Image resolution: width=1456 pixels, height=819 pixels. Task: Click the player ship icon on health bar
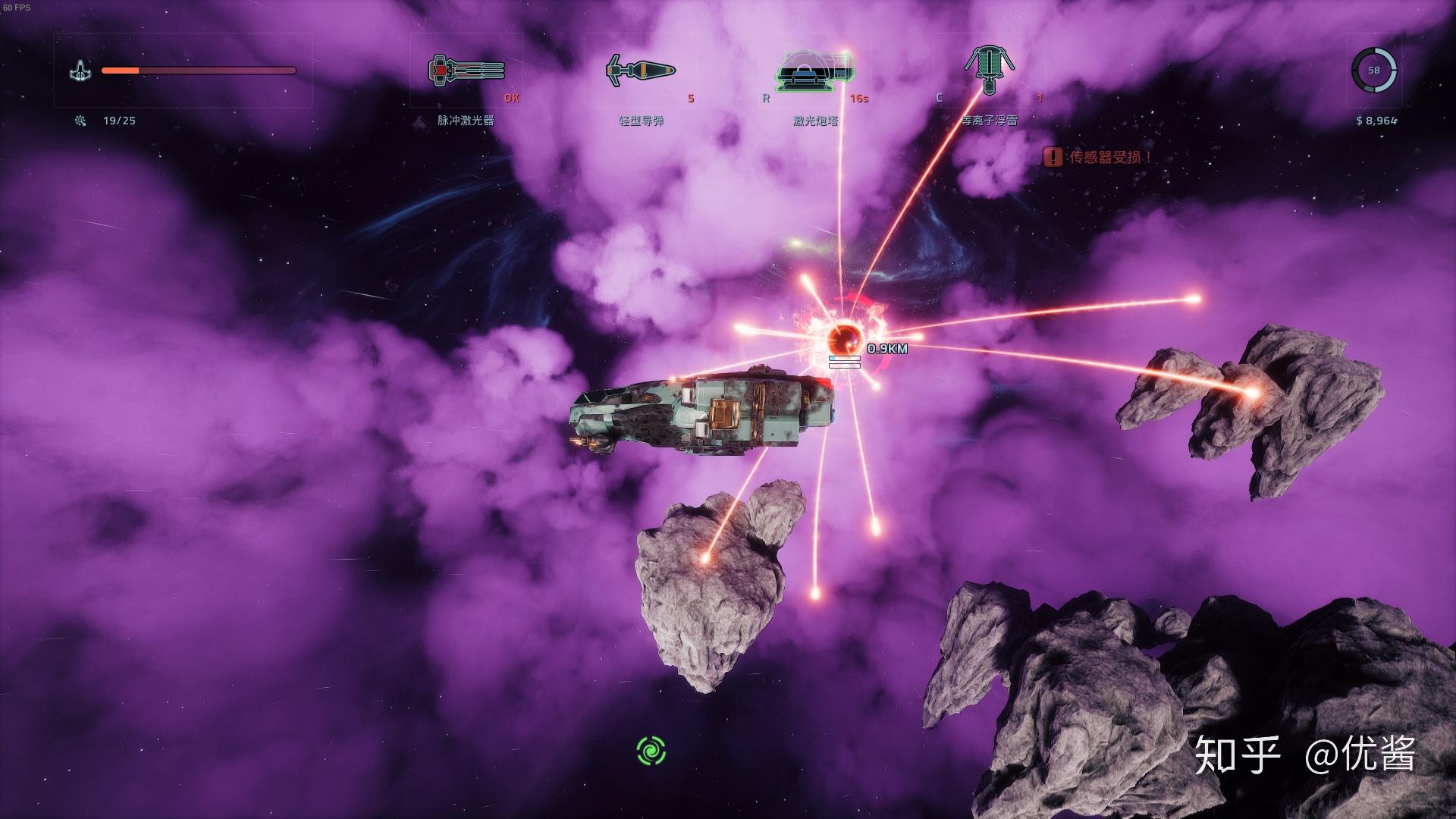[x=82, y=71]
